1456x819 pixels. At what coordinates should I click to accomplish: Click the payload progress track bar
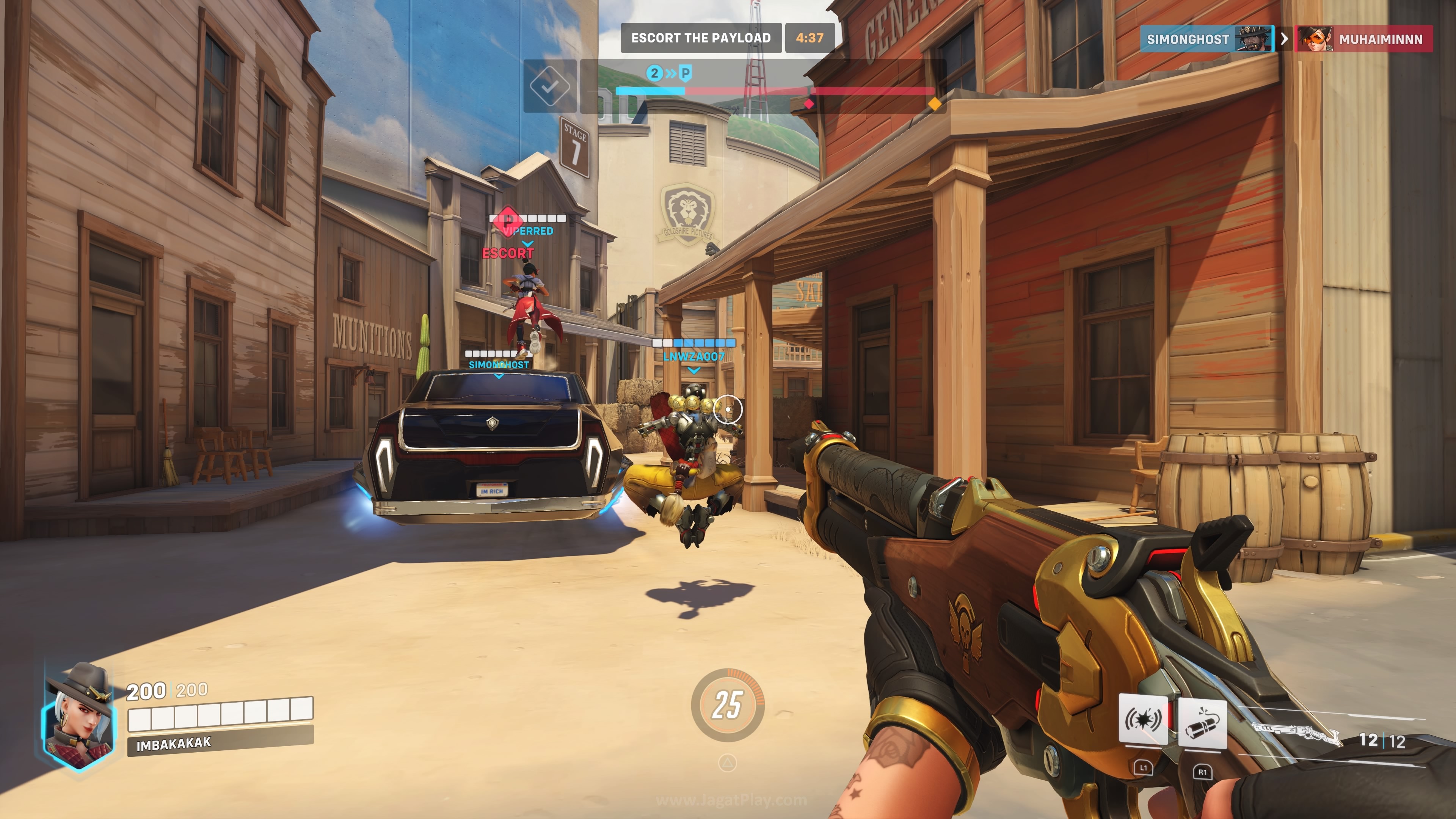pos(774,91)
